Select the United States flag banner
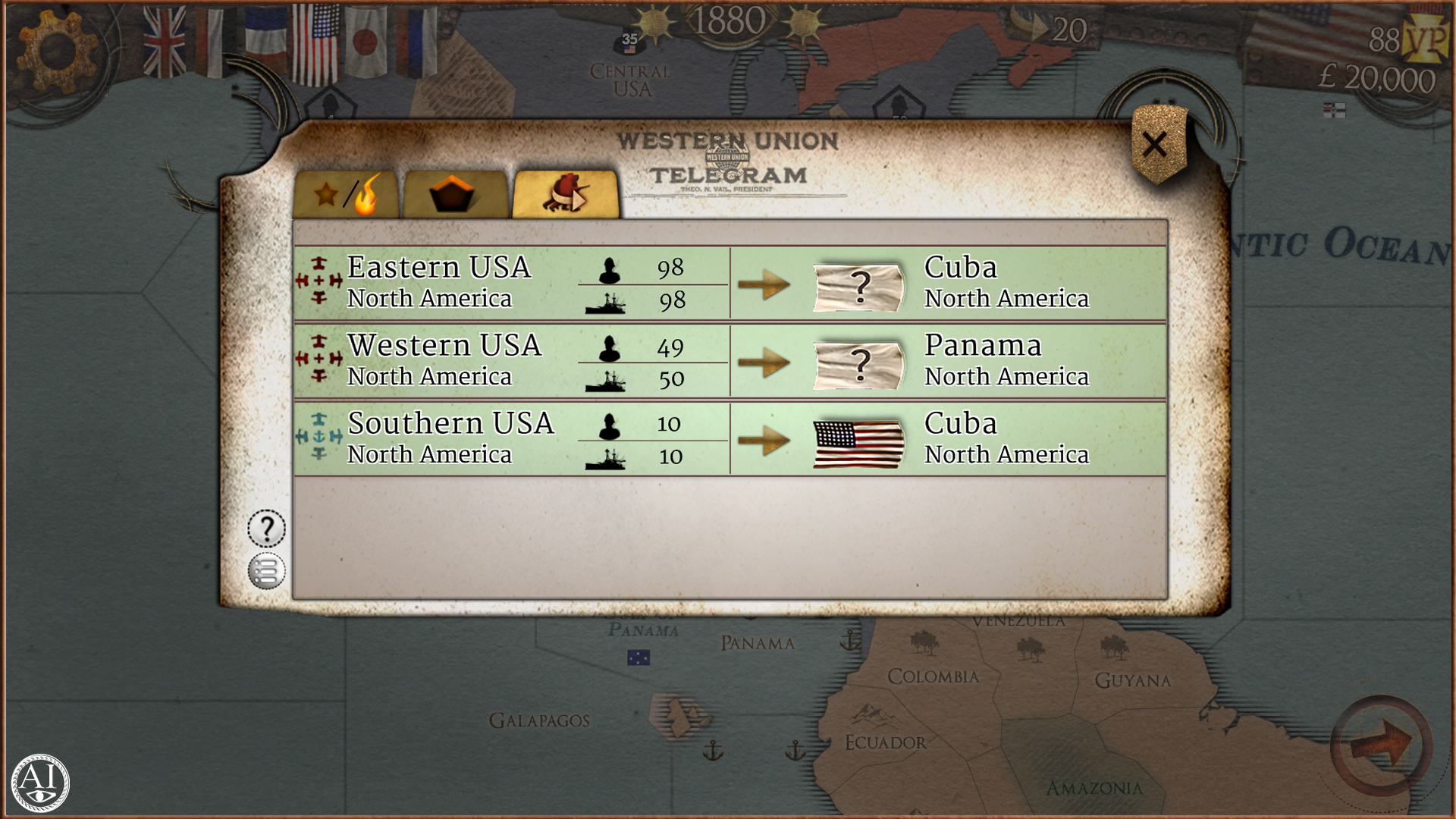This screenshot has height=819, width=1456. tap(315, 43)
